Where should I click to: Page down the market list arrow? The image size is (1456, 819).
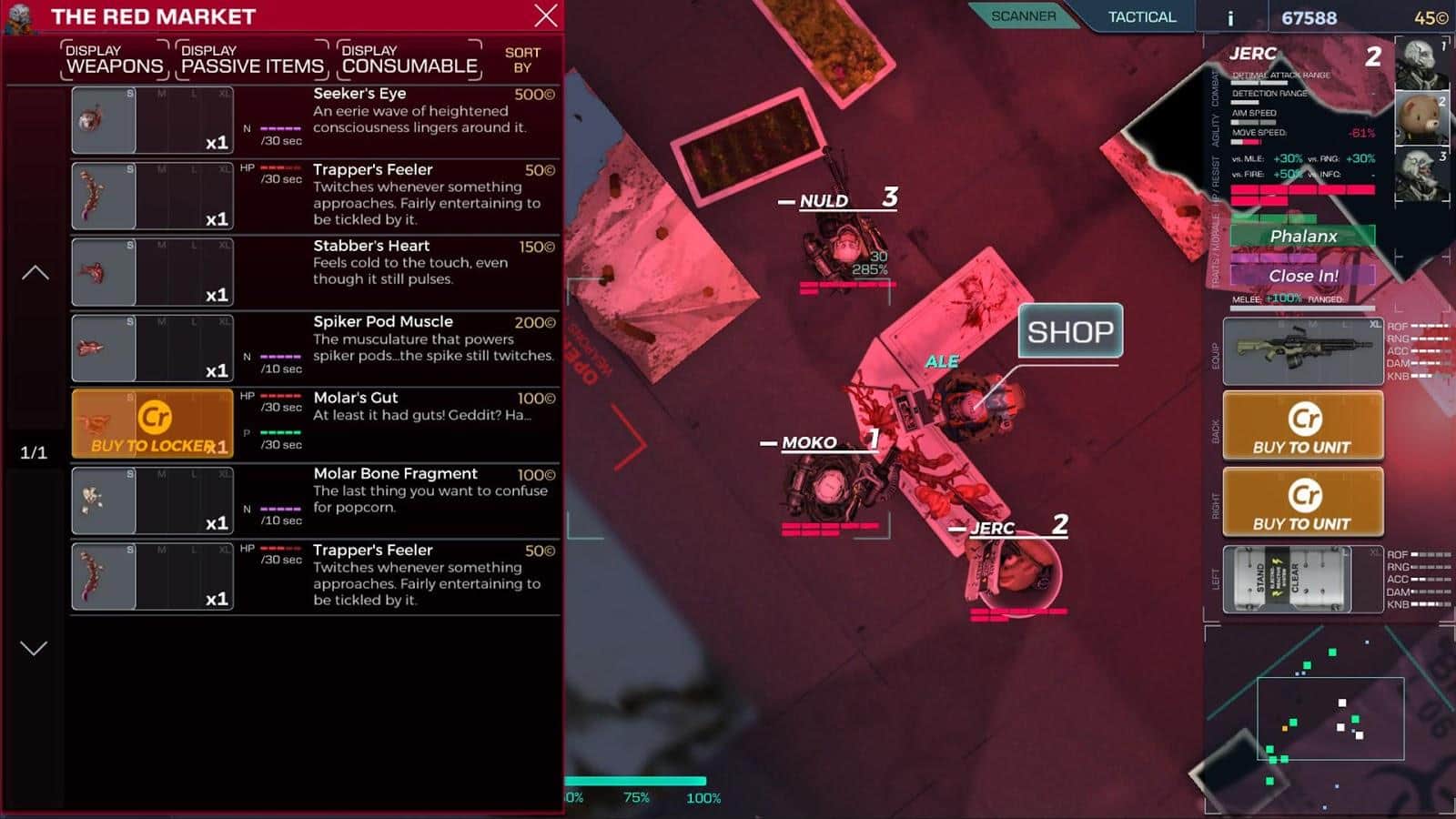pos(34,648)
